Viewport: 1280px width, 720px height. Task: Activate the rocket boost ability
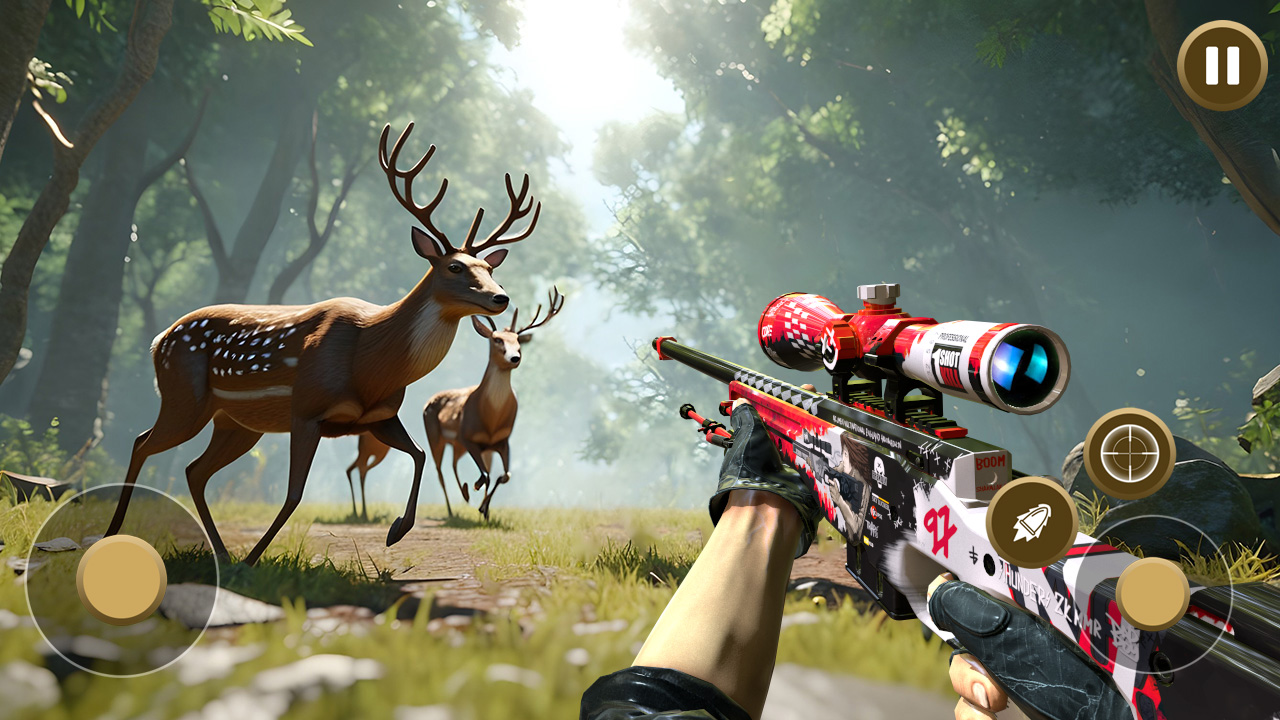[1034, 524]
